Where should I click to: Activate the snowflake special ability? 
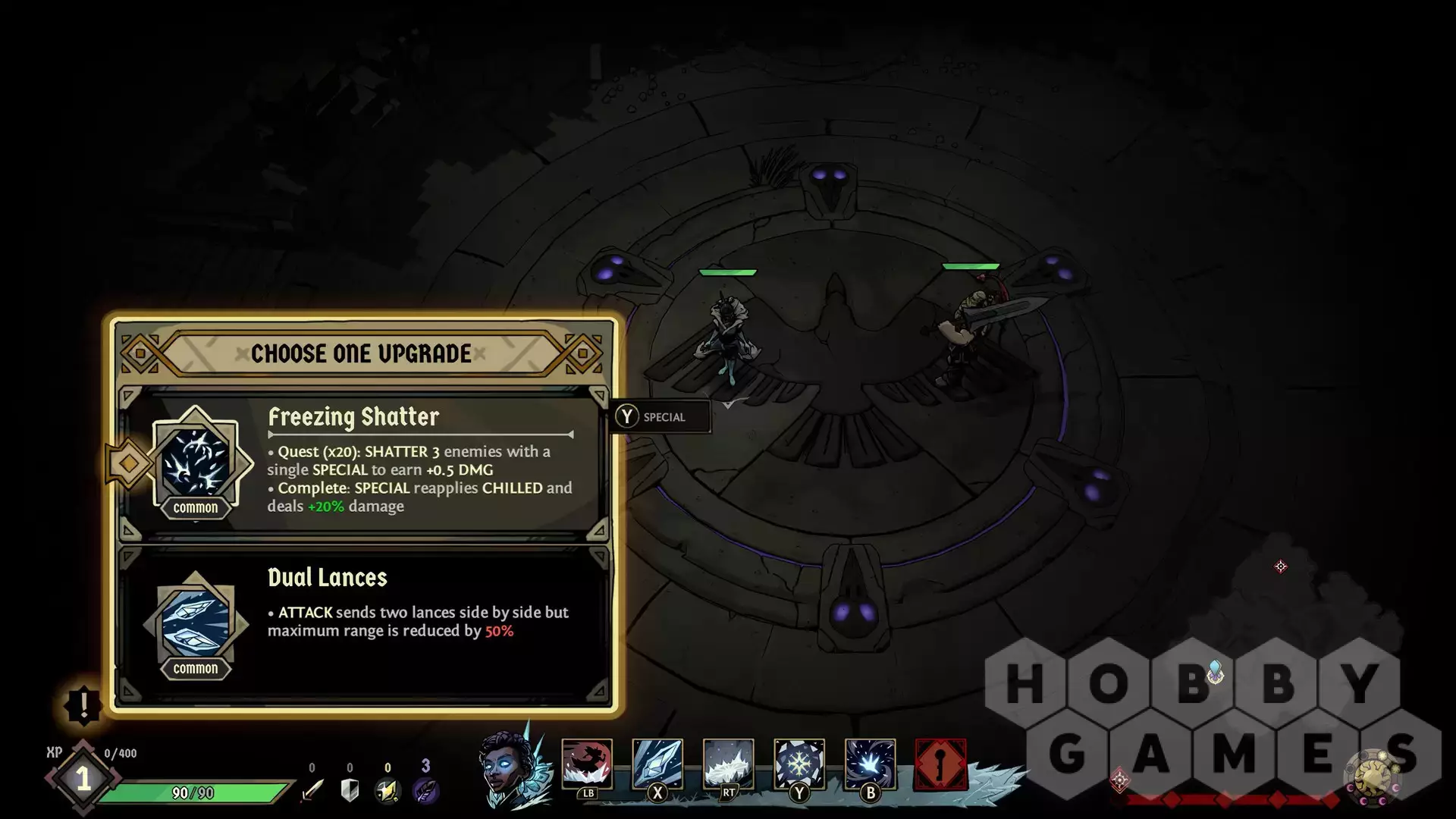pos(799,764)
